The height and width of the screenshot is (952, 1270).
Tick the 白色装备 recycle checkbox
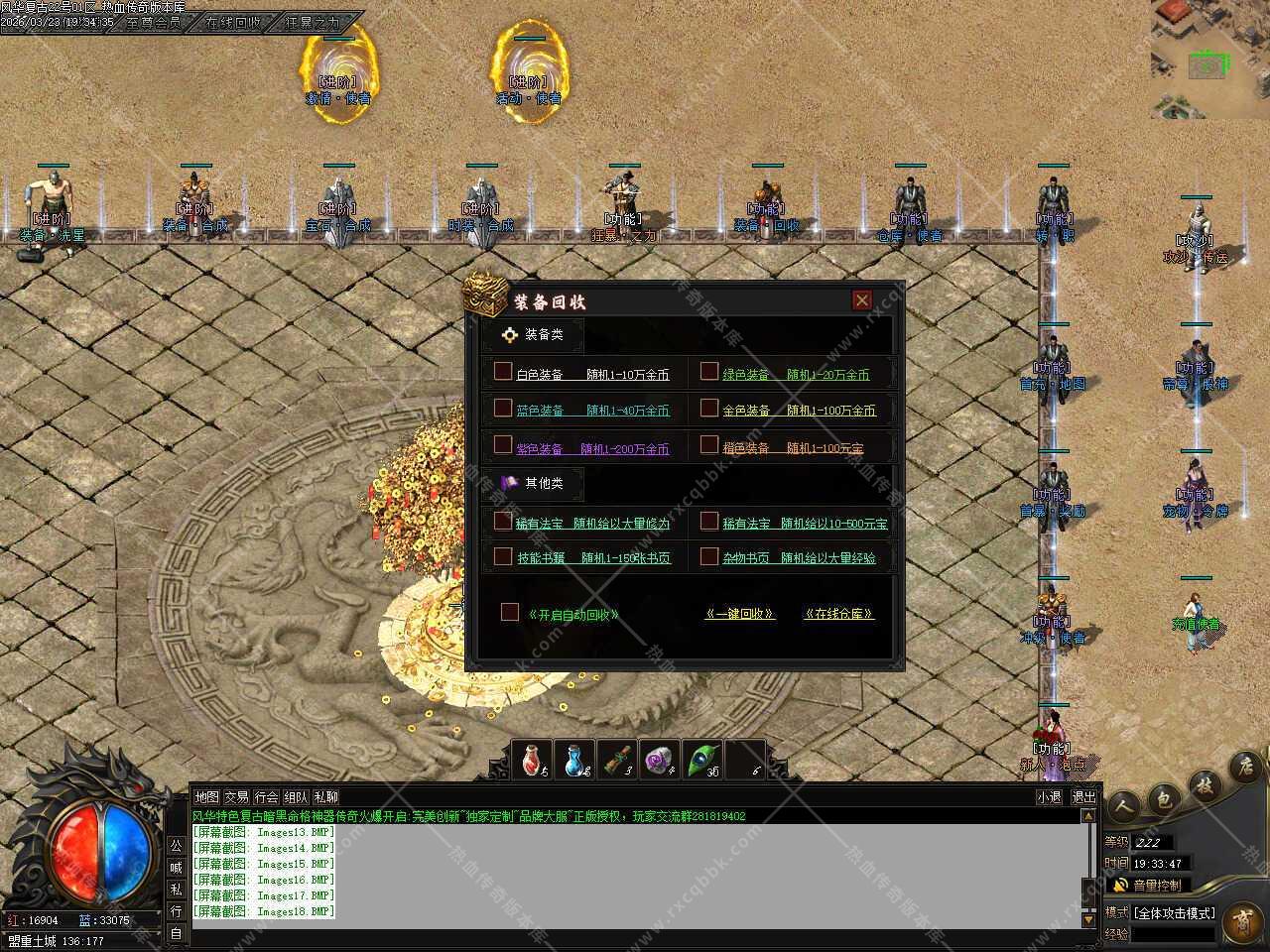(x=503, y=372)
